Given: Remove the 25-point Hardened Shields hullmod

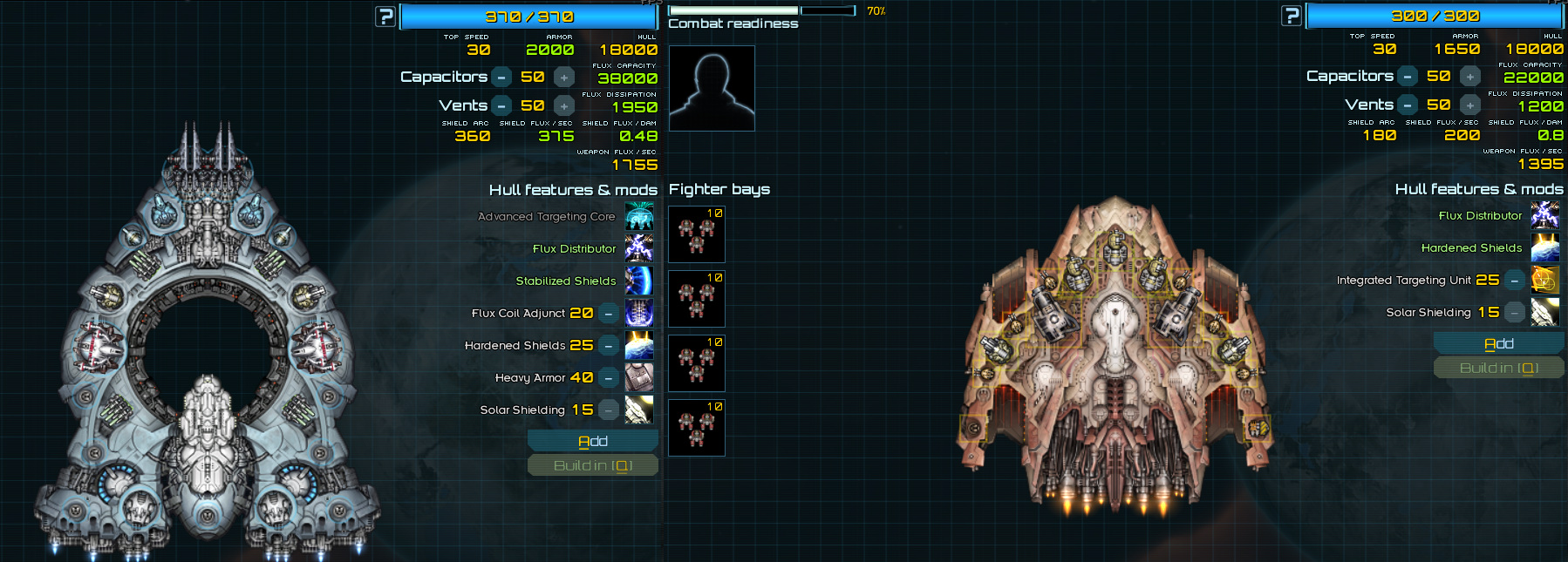Looking at the screenshot, I should (609, 346).
